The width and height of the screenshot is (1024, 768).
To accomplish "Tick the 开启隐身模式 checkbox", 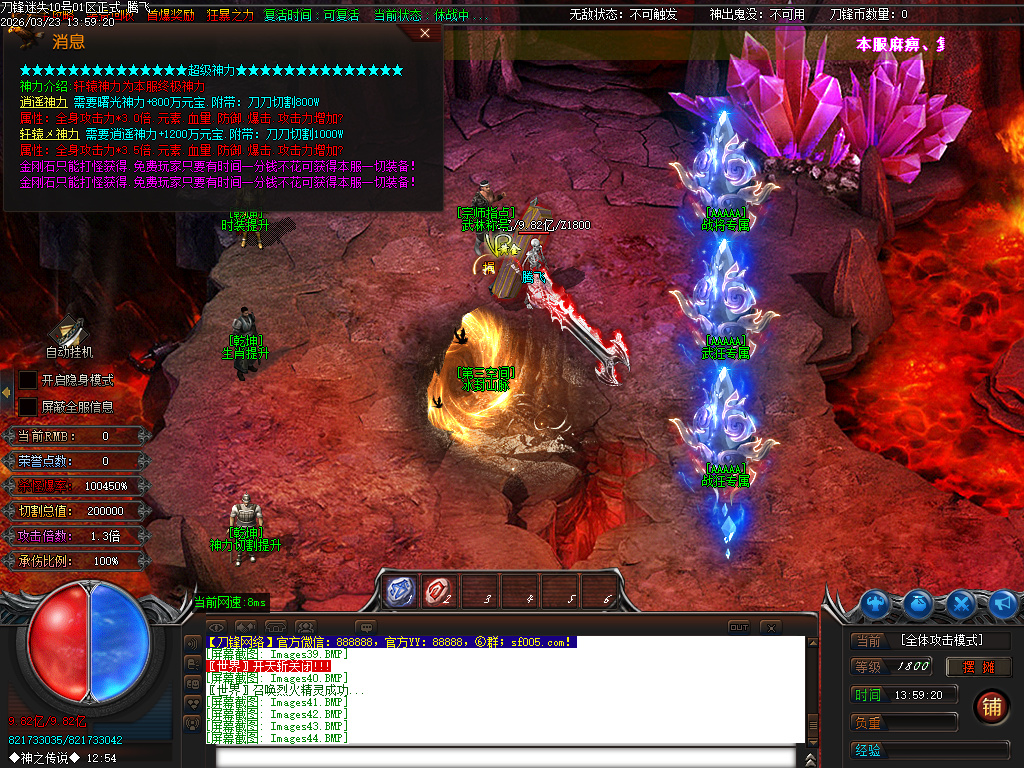I will tap(28, 380).
